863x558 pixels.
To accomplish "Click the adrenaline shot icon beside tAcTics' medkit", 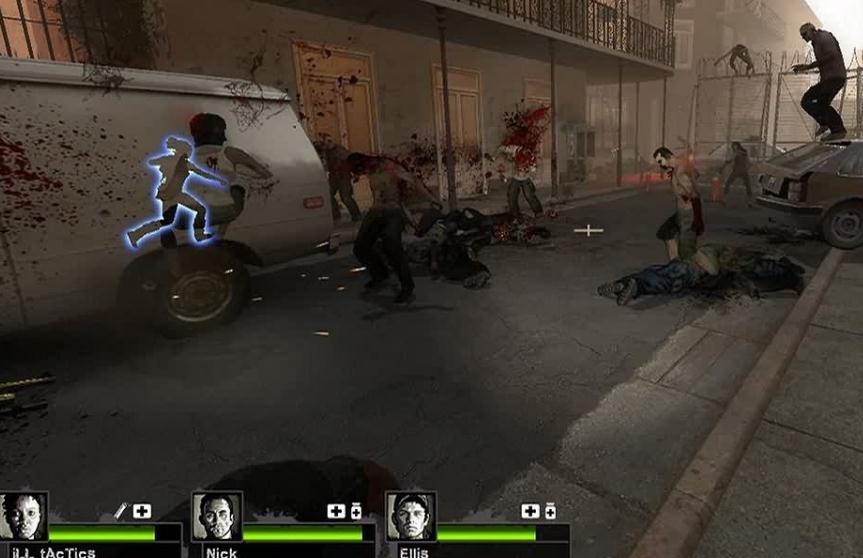I will coord(121,511).
